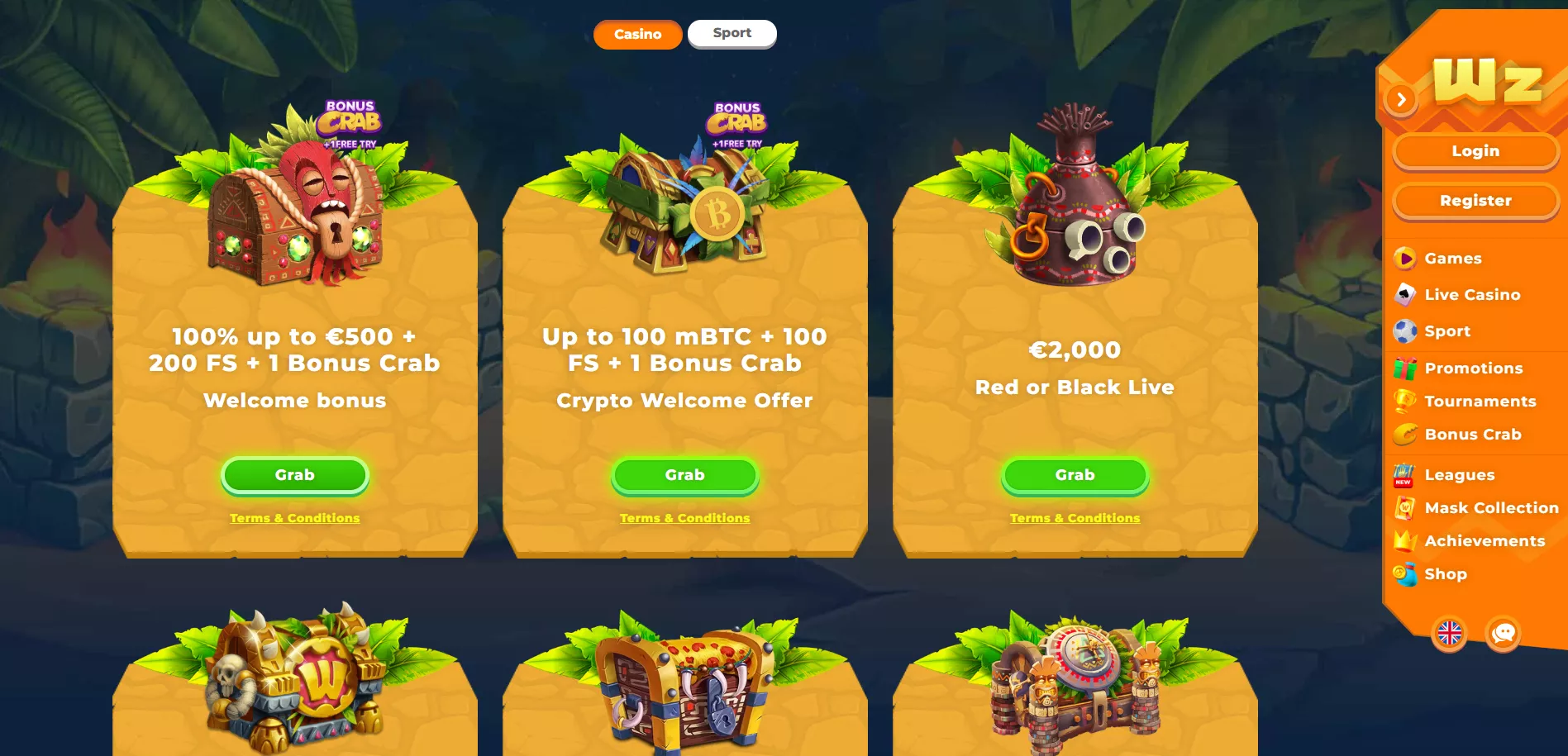
Task: Open Welcome bonus Terms & Conditions
Action: point(294,518)
